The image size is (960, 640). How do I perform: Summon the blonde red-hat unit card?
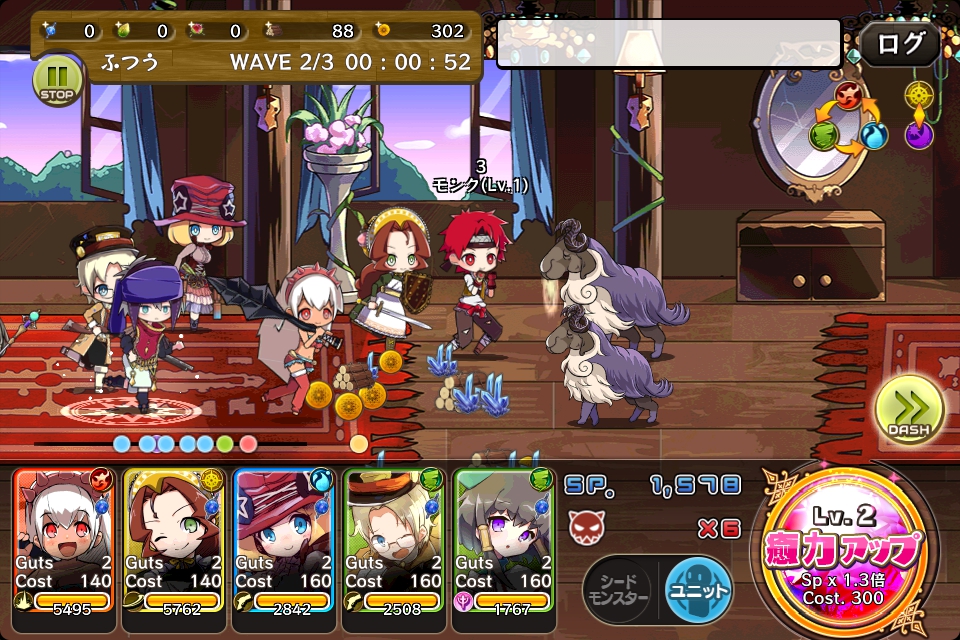click(x=284, y=540)
